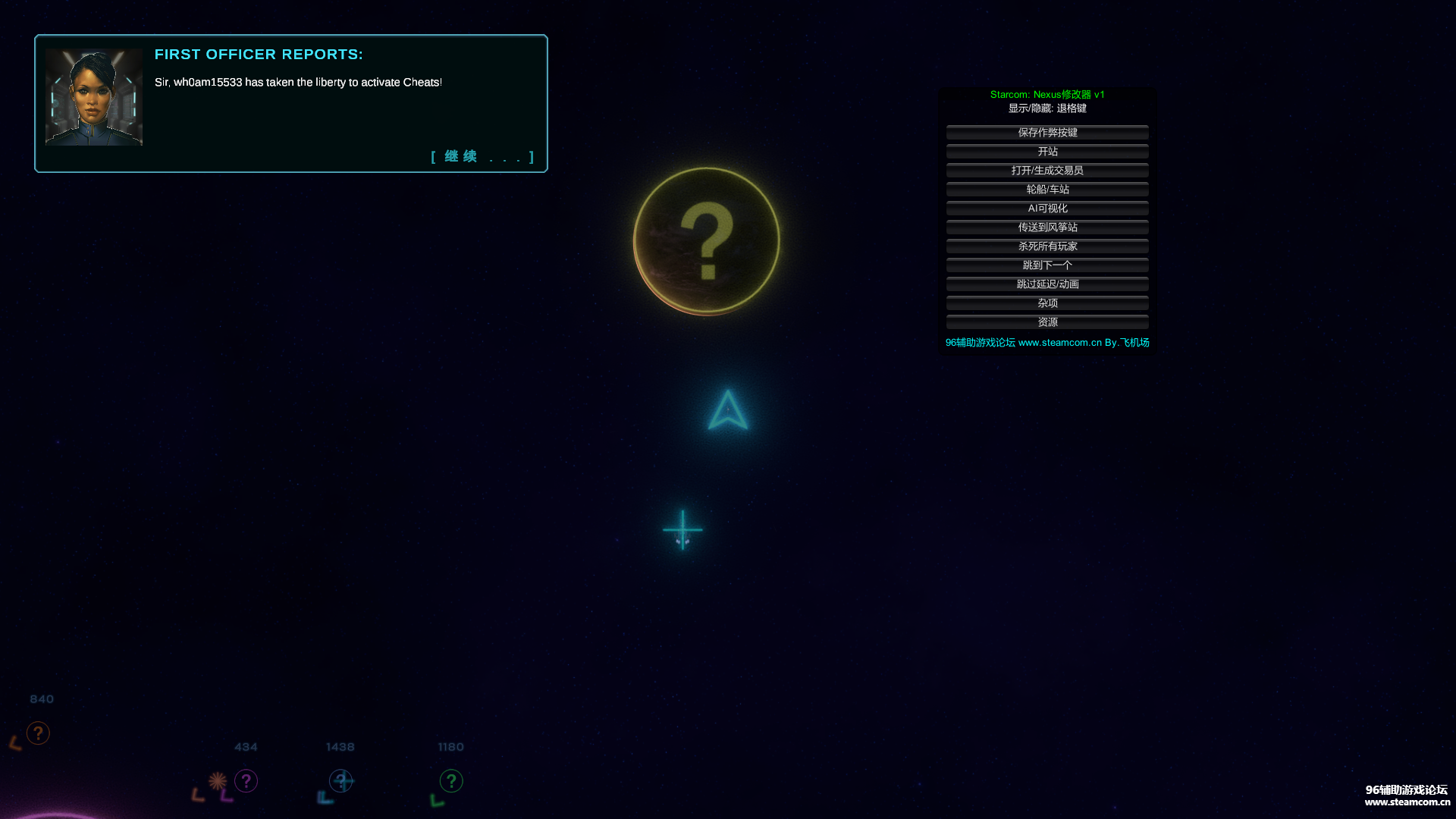Choose the 轮船/车站 cheat button
Image resolution: width=1456 pixels, height=819 pixels.
coord(1047,190)
